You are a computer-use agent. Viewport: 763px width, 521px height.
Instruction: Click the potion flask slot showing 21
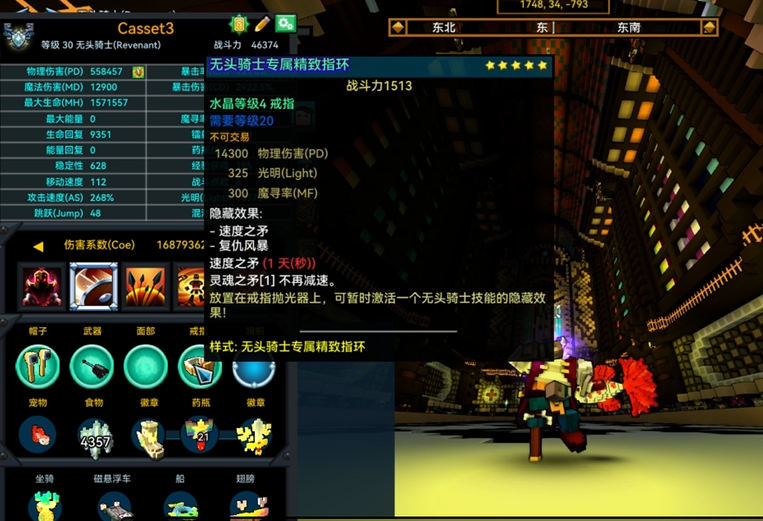199,435
